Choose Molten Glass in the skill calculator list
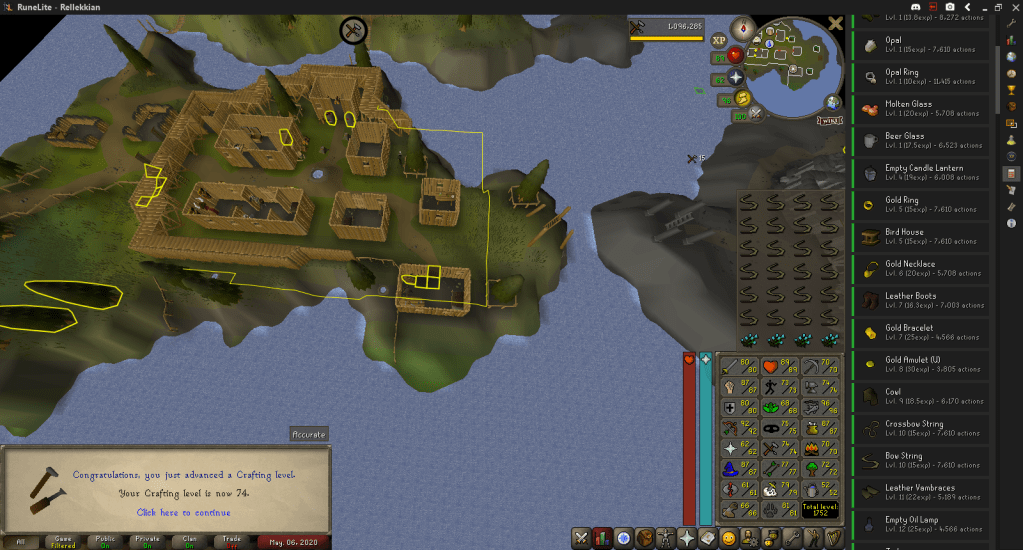The width and height of the screenshot is (1023, 550). [920, 108]
